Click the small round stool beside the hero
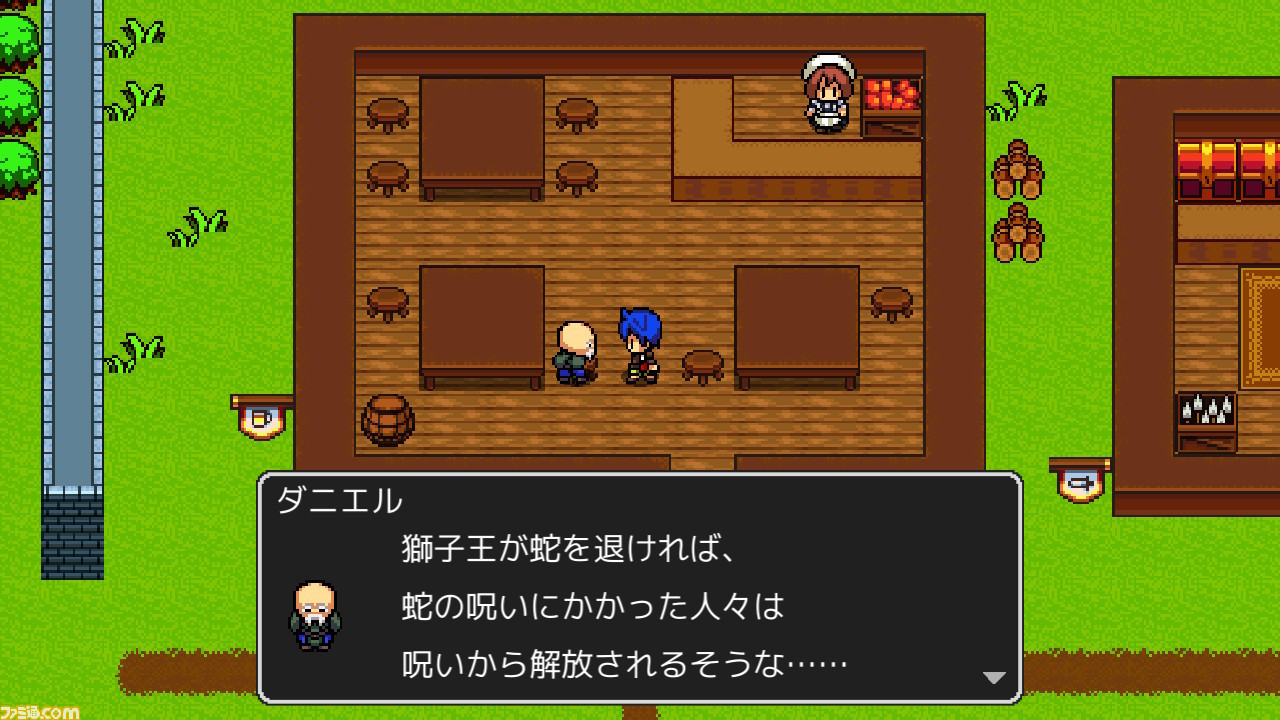This screenshot has width=1280, height=720. 702,363
